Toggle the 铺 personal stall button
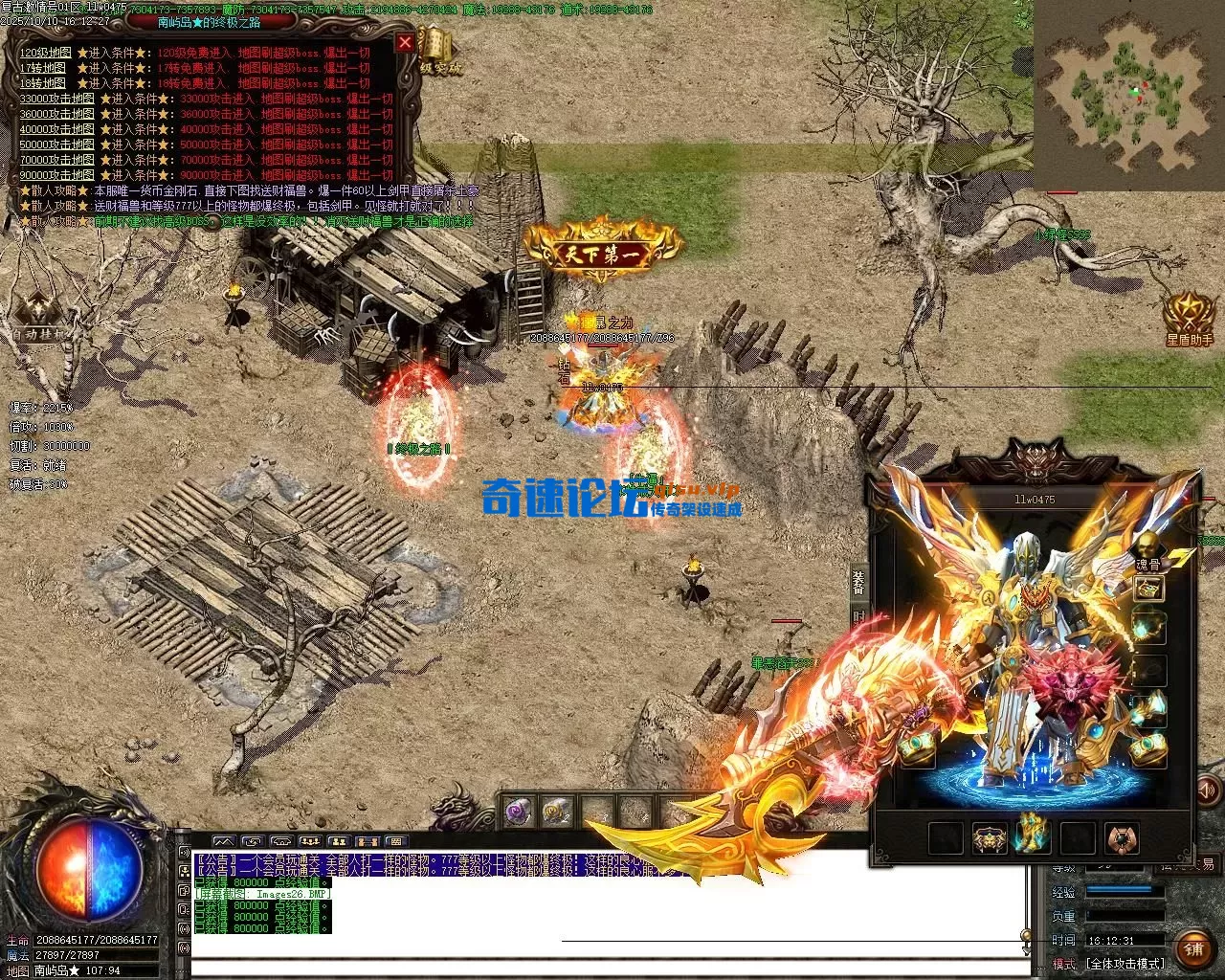Image resolution: width=1225 pixels, height=980 pixels. 1195,949
